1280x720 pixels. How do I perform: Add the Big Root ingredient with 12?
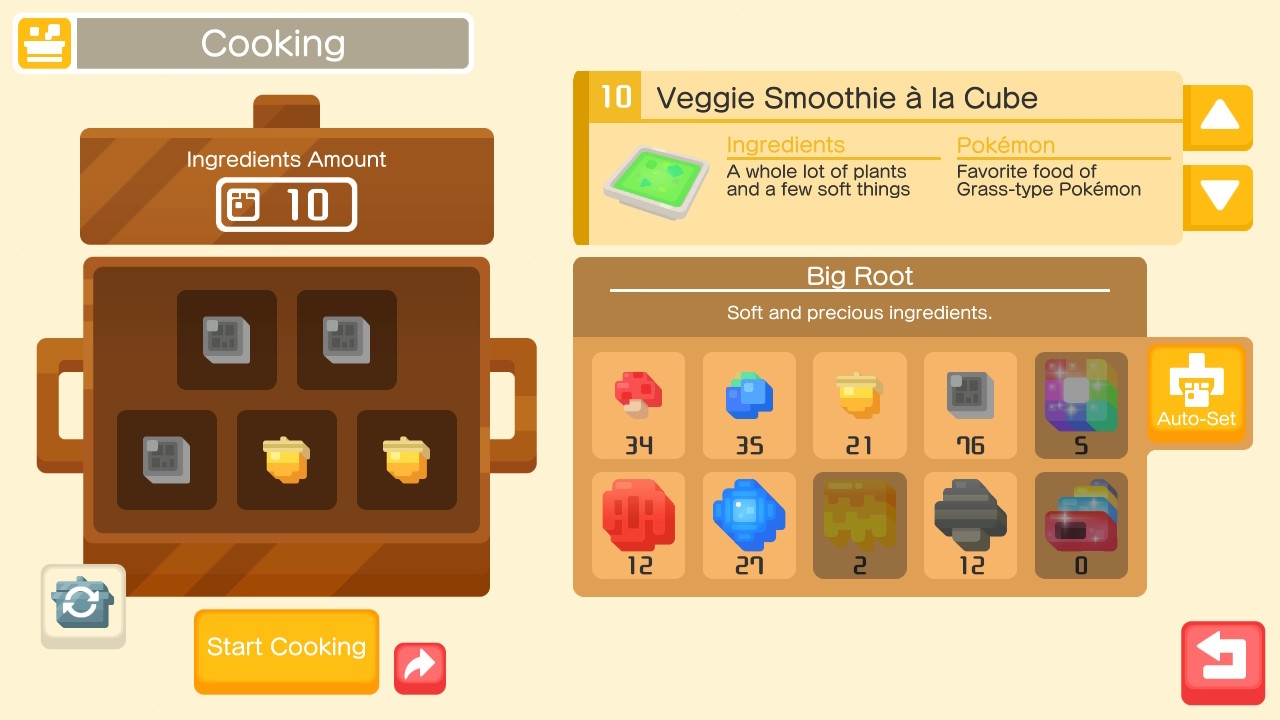(639, 525)
